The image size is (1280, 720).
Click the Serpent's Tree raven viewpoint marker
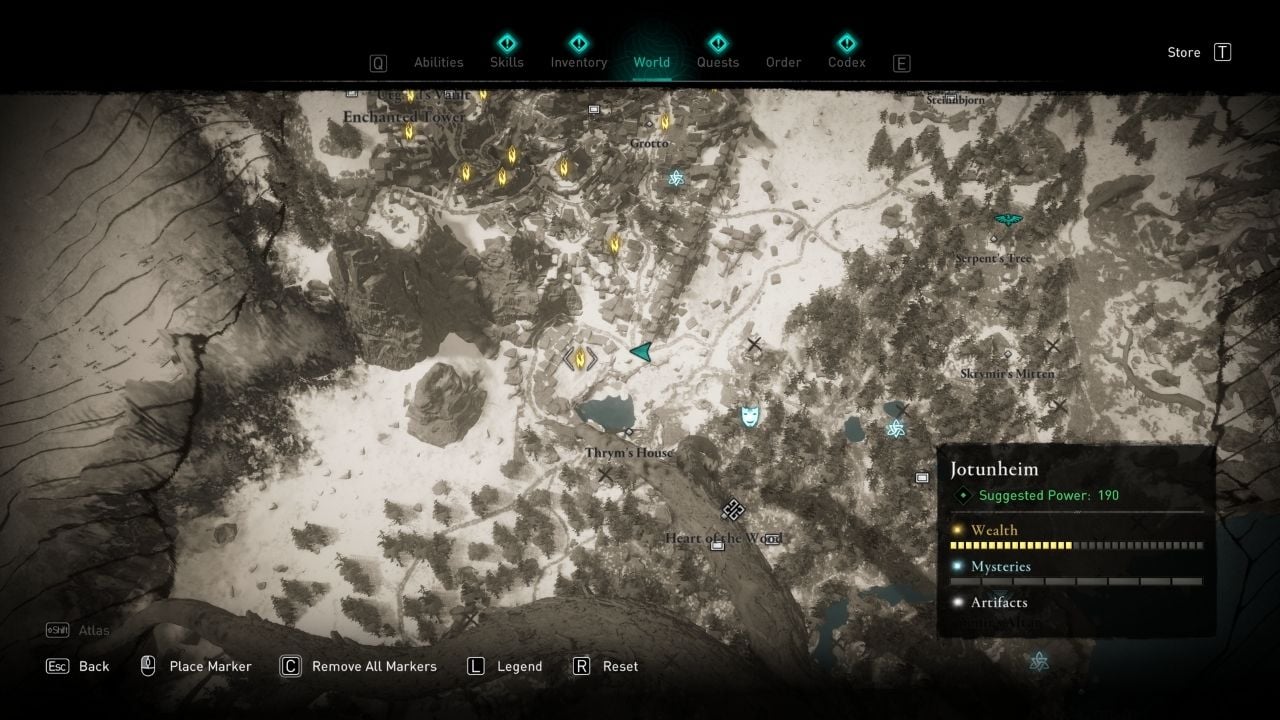1008,220
